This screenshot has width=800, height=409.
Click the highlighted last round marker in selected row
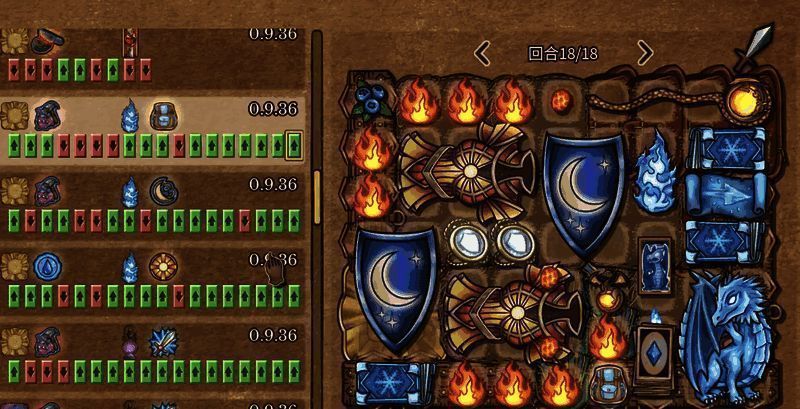click(x=293, y=146)
